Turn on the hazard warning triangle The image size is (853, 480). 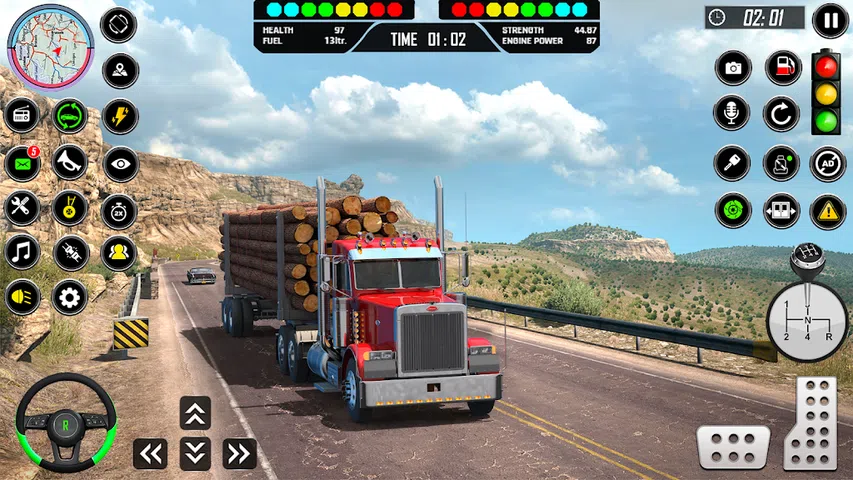(827, 210)
